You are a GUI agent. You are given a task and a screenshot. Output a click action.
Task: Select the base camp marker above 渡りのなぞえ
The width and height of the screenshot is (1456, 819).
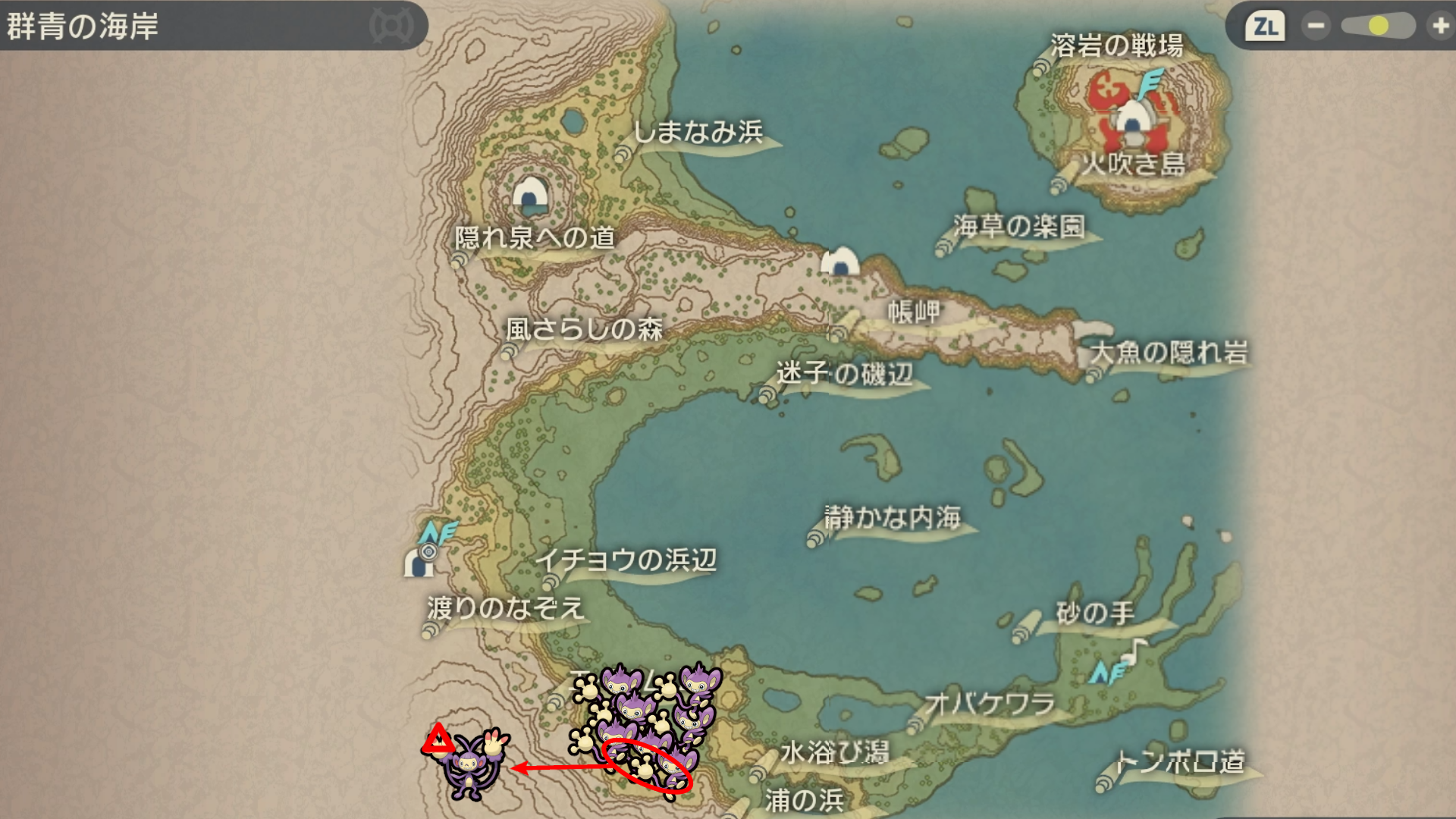pos(418,563)
